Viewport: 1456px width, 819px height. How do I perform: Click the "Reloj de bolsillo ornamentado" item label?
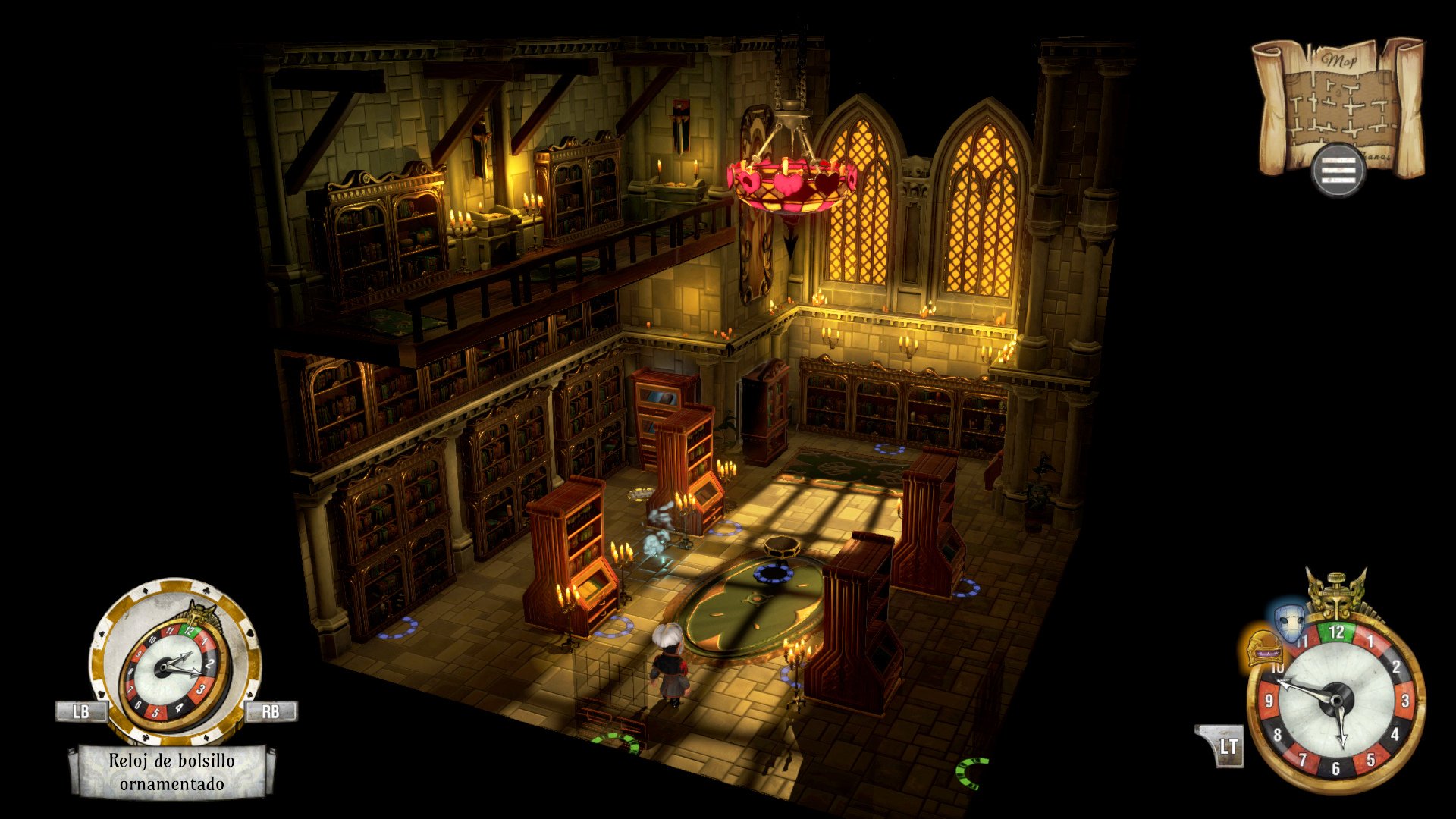pos(172,772)
